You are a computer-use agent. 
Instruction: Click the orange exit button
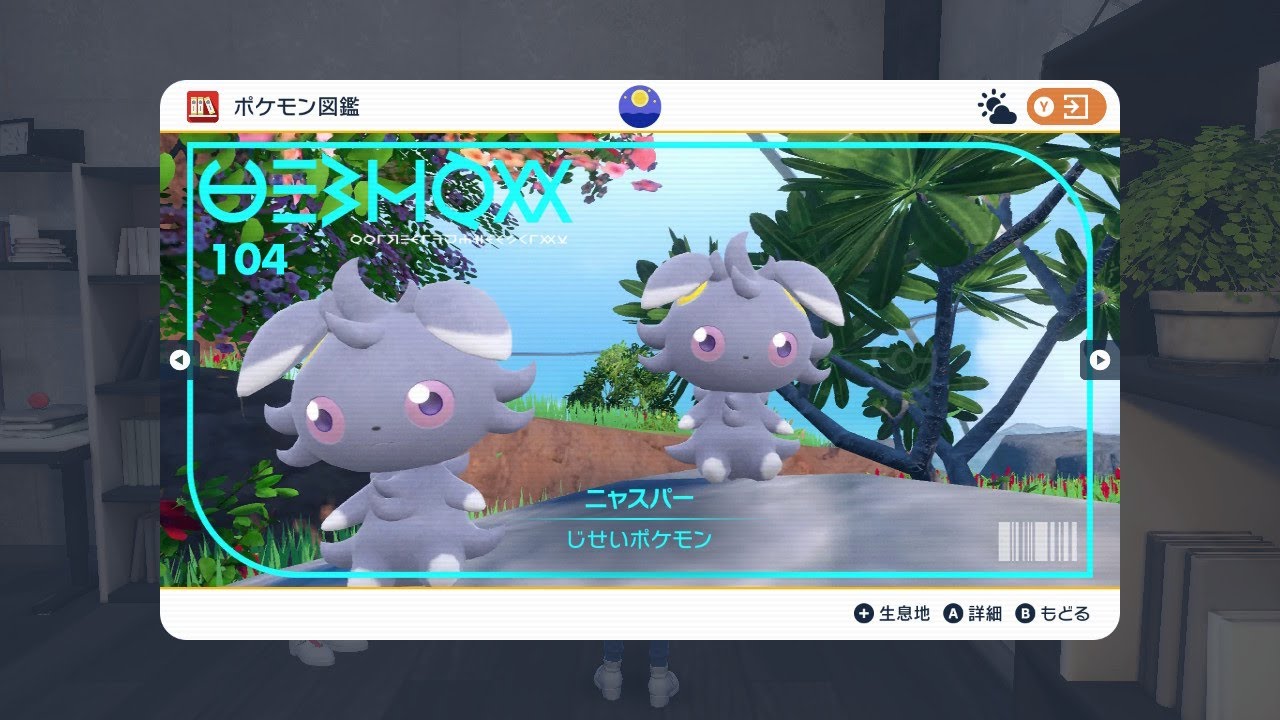pyautogui.click(x=1066, y=108)
